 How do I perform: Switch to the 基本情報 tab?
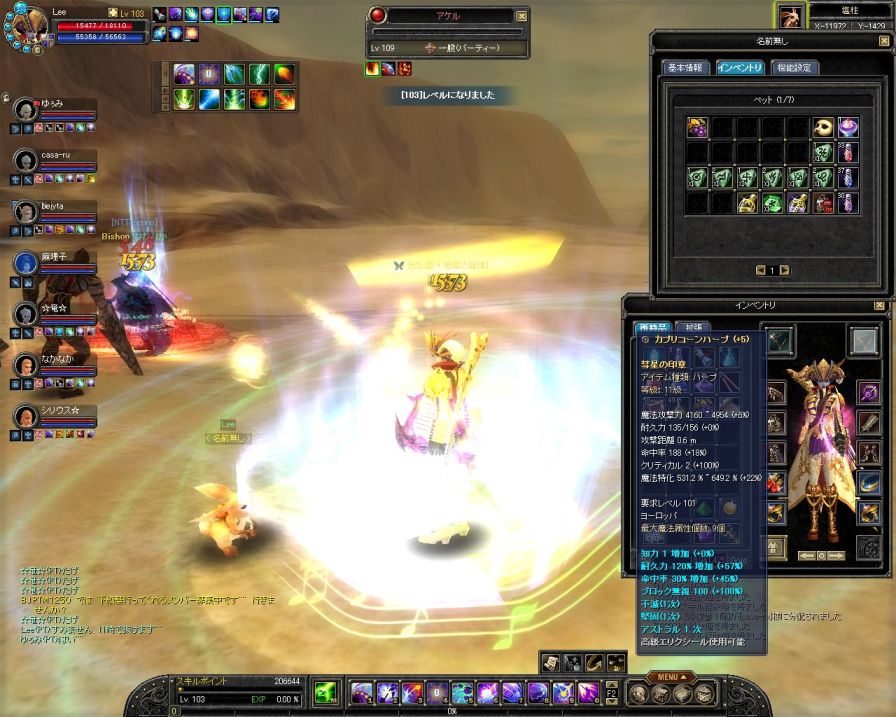coord(687,68)
